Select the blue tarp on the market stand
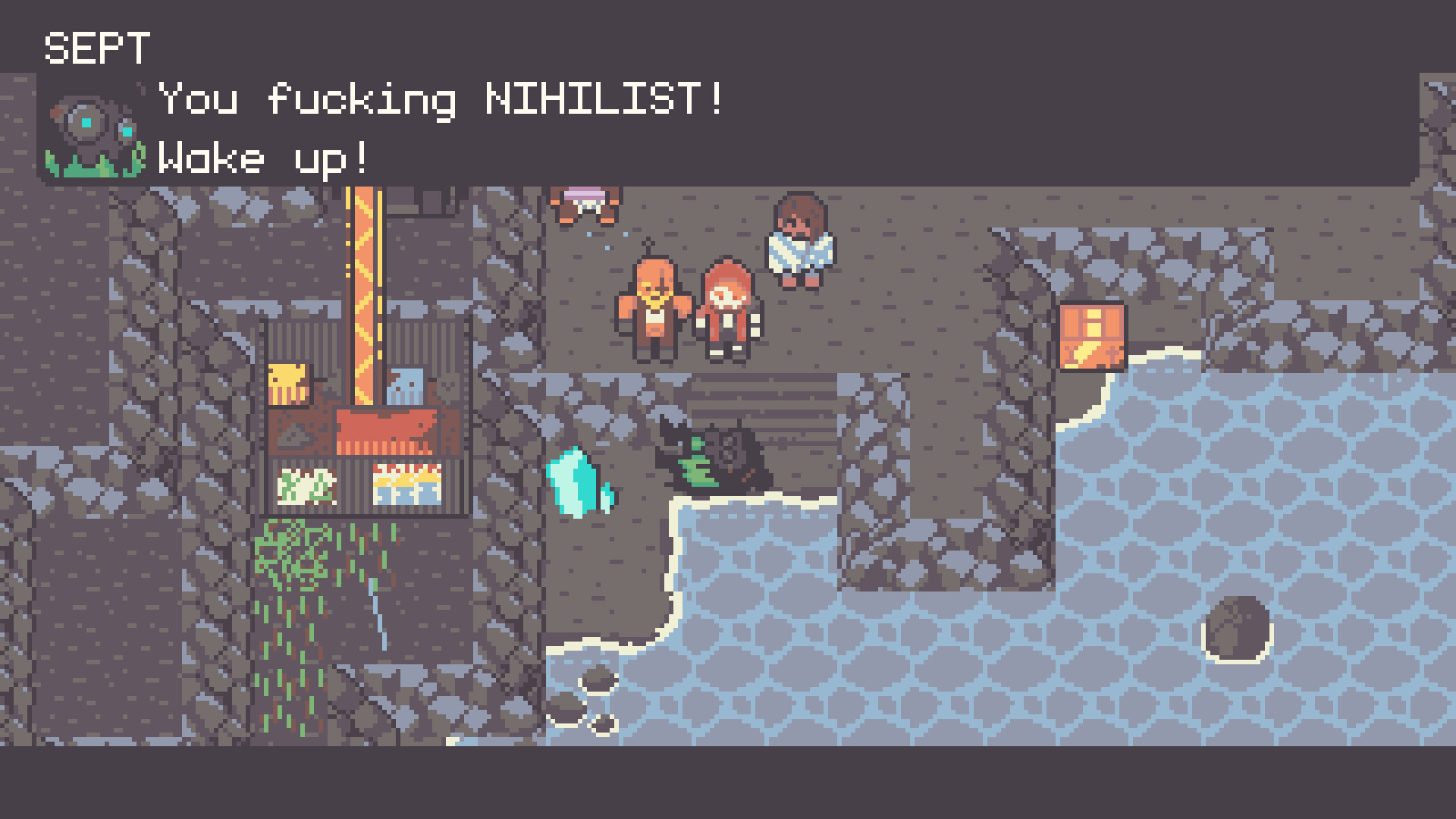Image resolution: width=1456 pixels, height=819 pixels. coord(406,387)
